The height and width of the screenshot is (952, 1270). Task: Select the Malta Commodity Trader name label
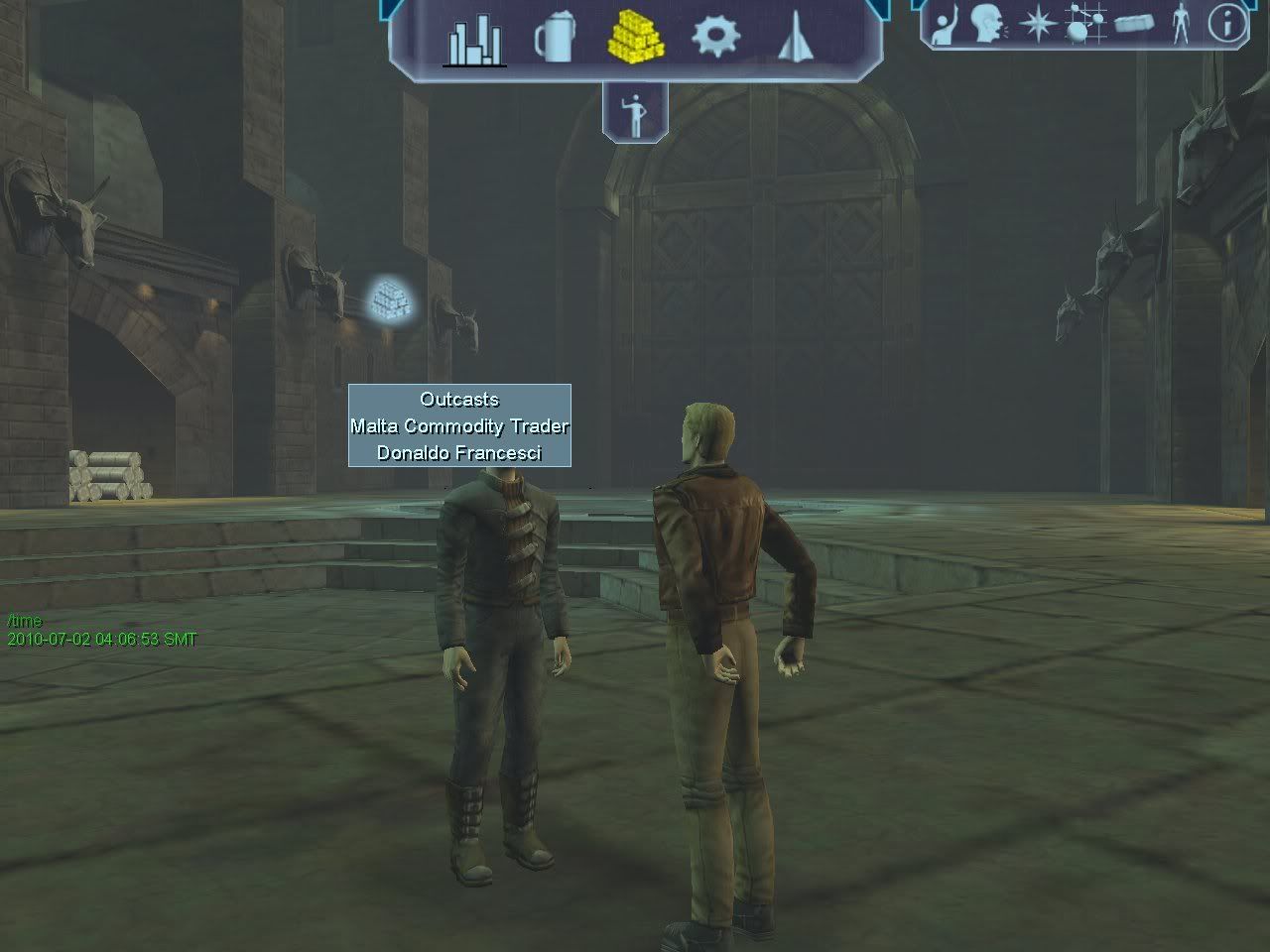[x=459, y=425]
